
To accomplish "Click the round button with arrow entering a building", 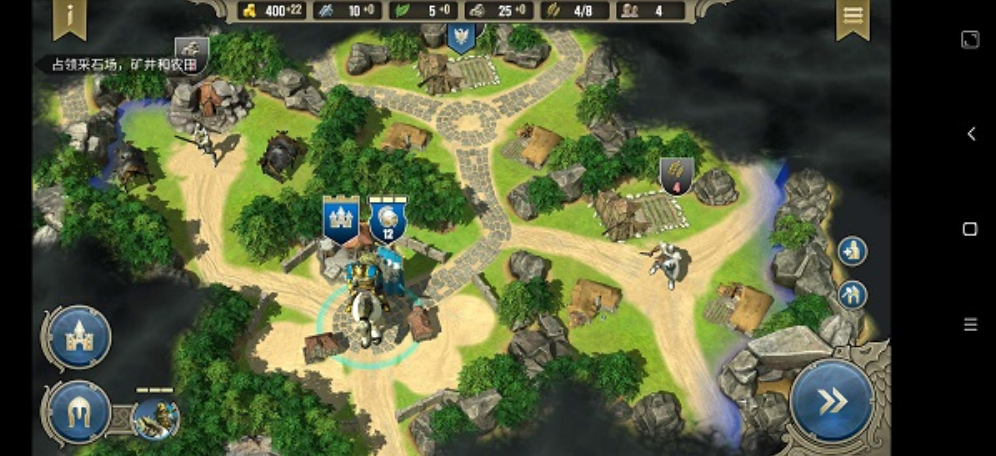I will click(x=852, y=251).
